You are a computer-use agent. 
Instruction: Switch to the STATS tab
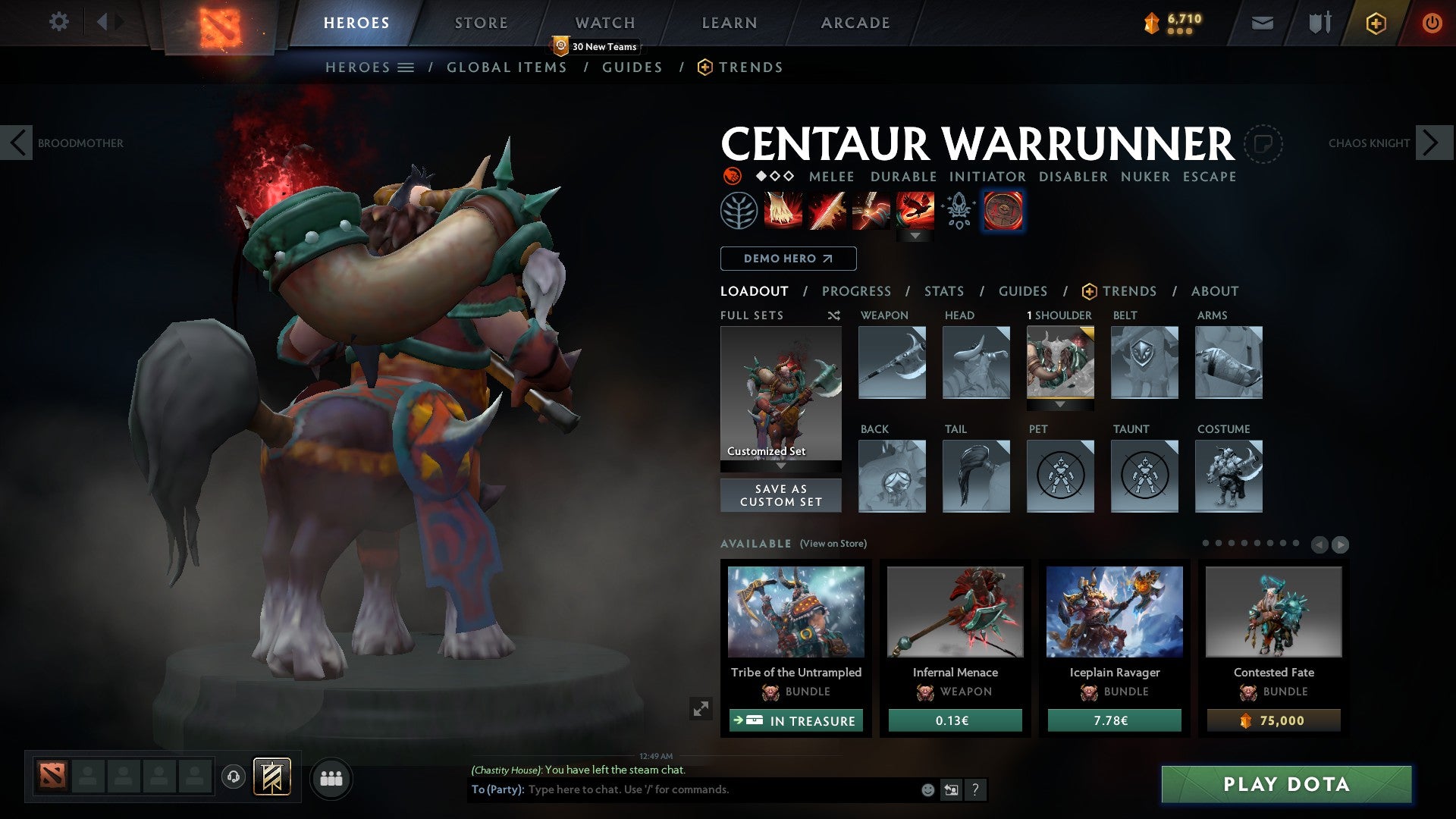[944, 291]
